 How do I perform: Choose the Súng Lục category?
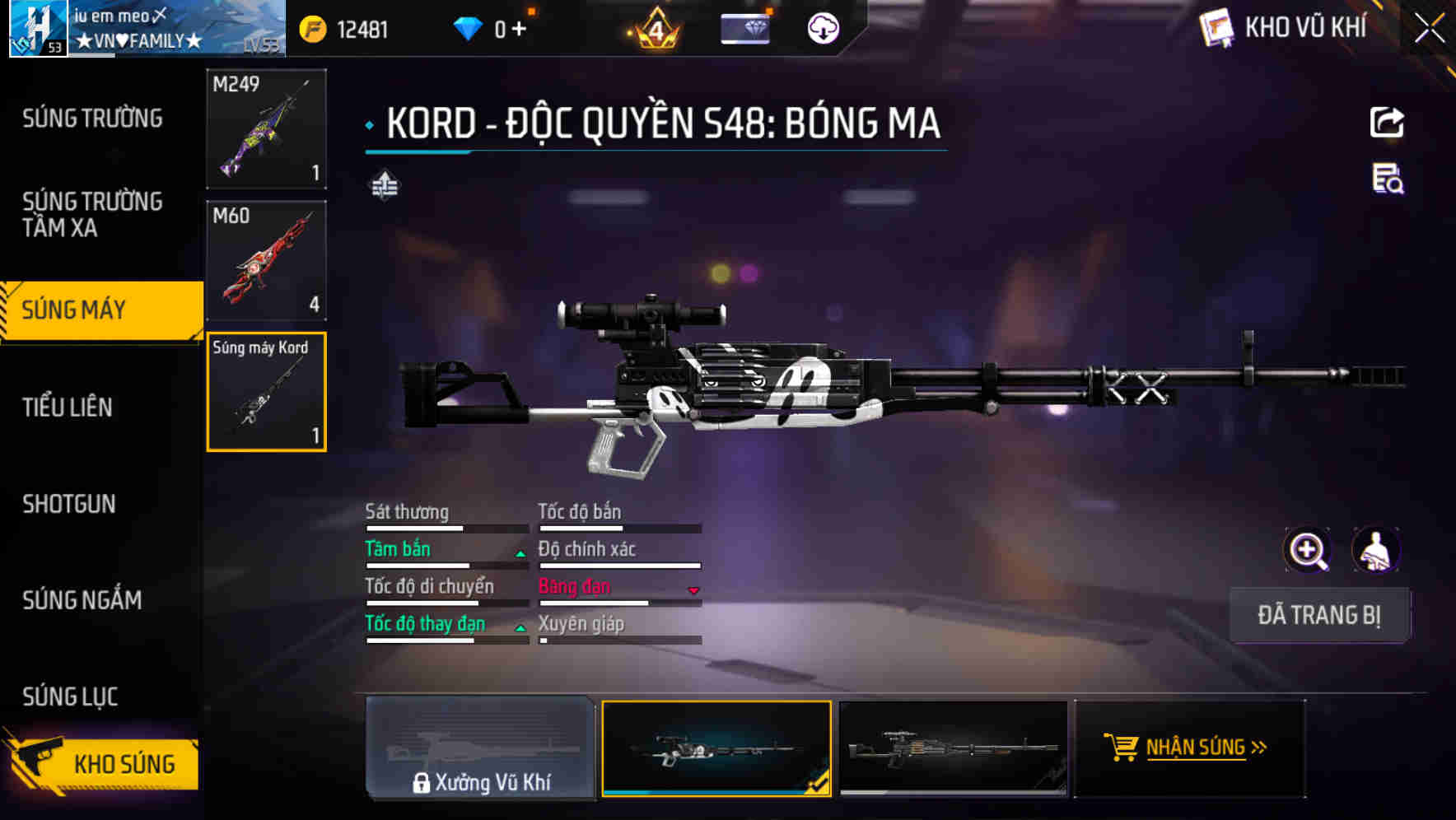pyautogui.click(x=70, y=697)
